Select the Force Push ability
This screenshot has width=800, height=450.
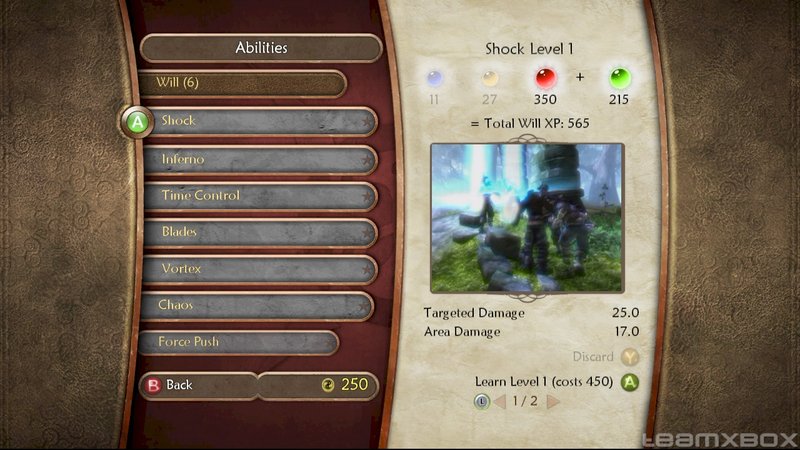coord(240,342)
